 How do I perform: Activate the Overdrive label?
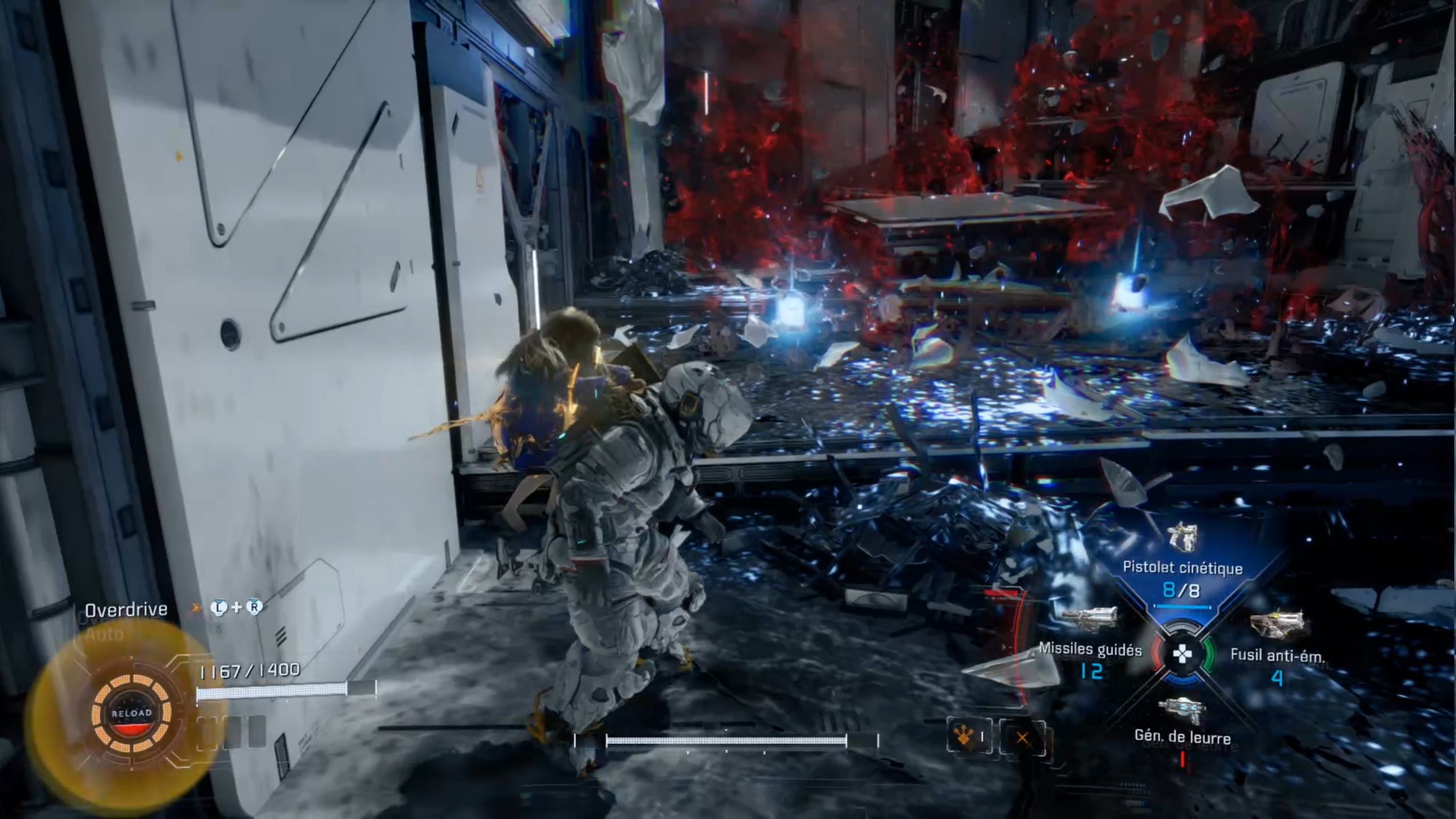pyautogui.click(x=126, y=610)
